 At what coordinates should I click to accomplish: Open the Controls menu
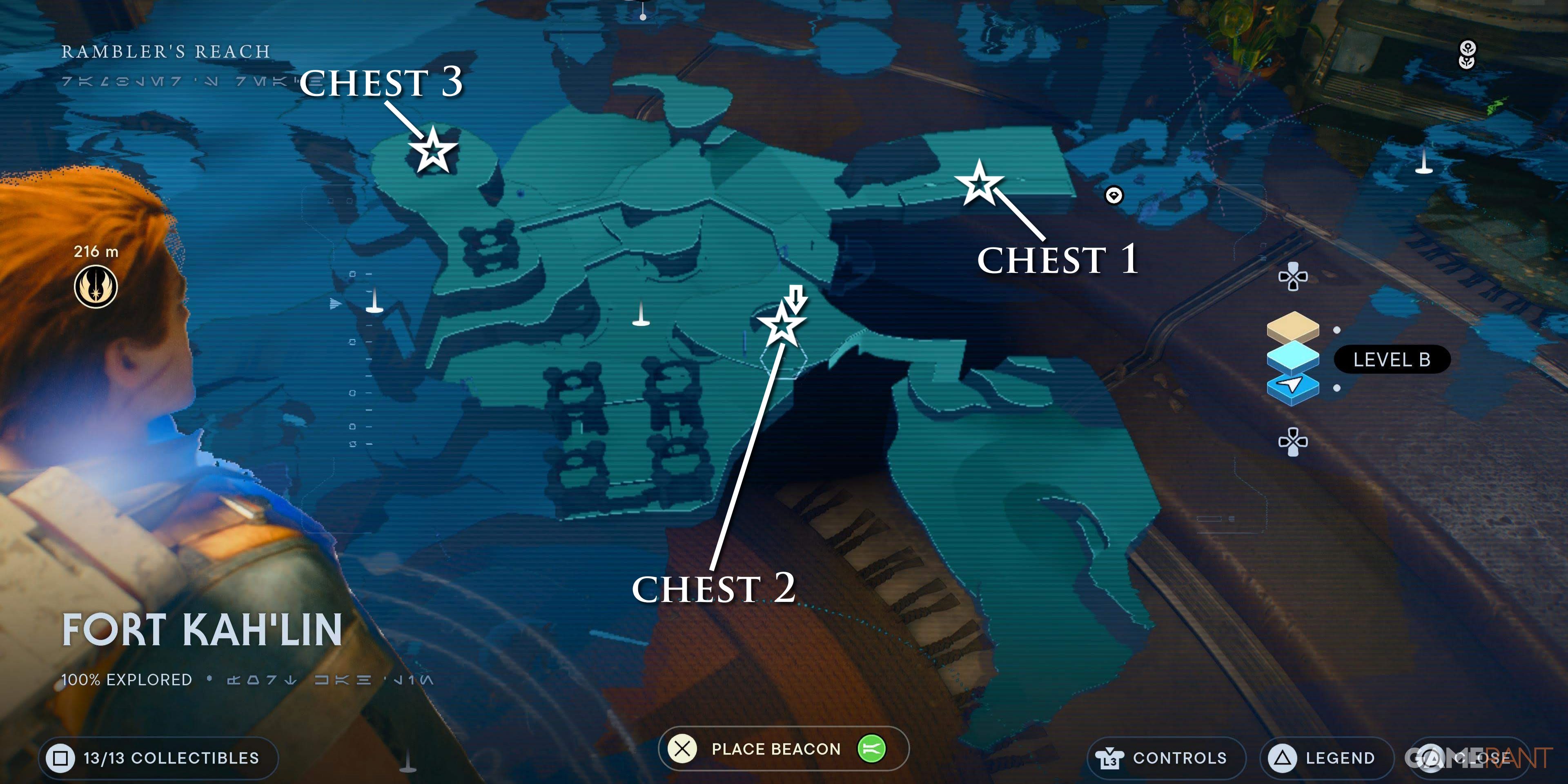click(1166, 758)
